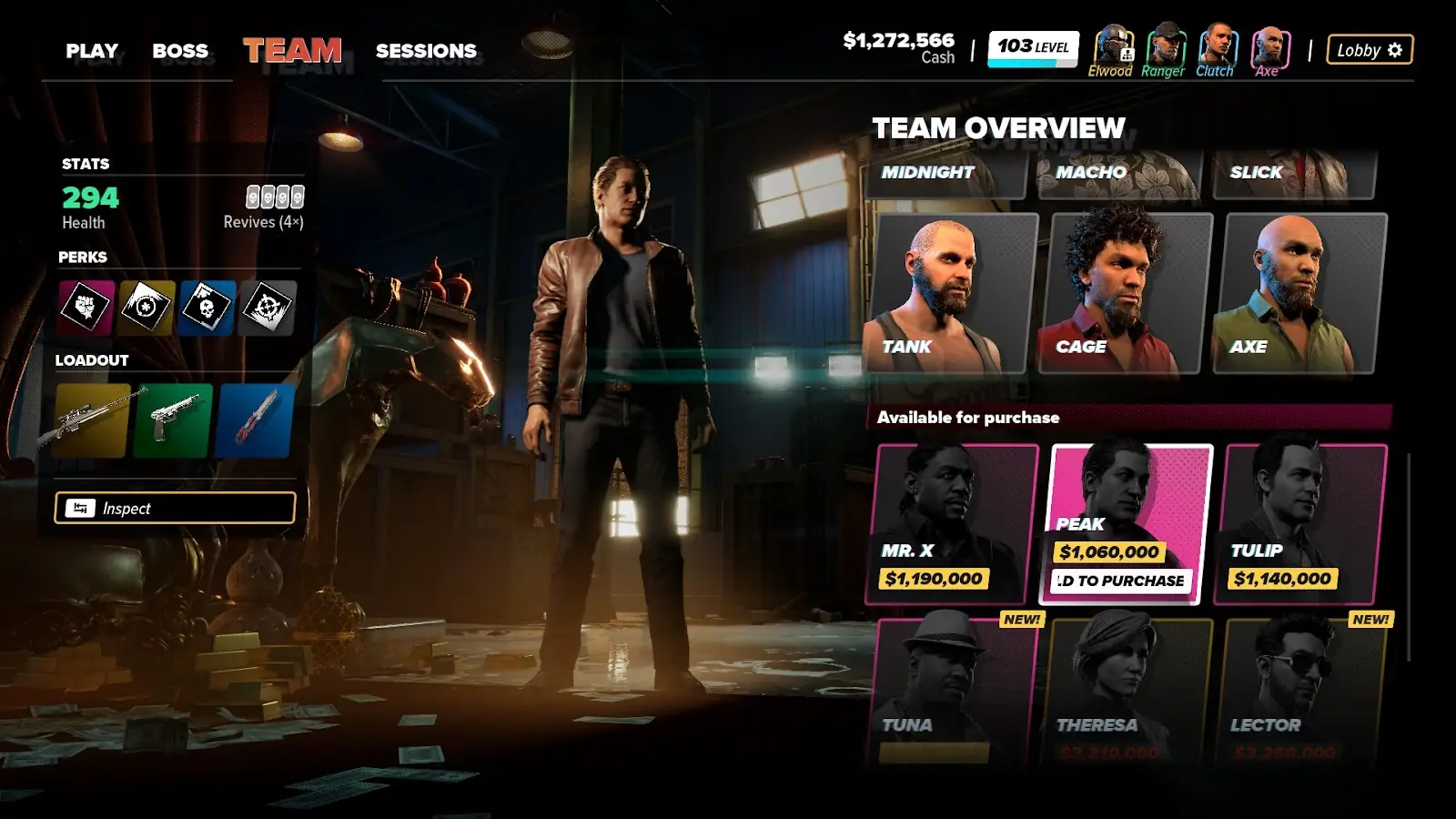Choose the pistol loadout slot
This screenshot has width=1456, height=819.
pos(173,420)
